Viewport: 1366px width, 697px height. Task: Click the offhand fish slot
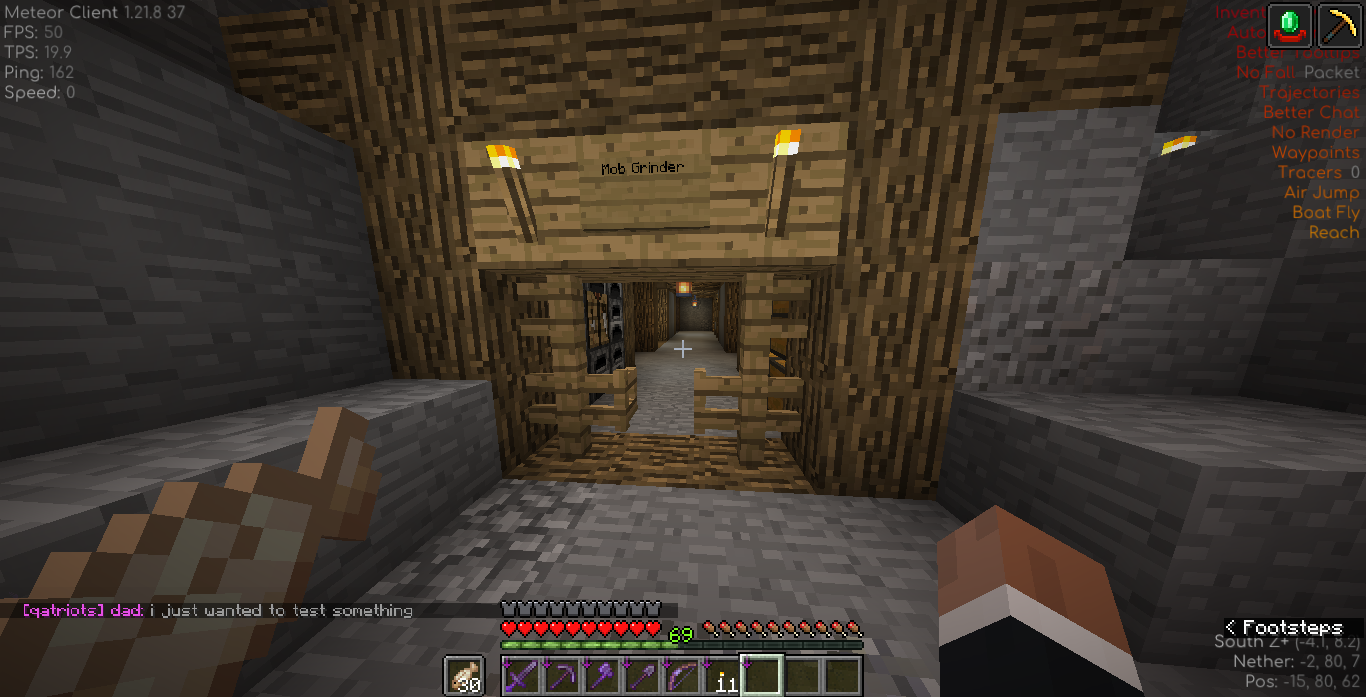tap(464, 676)
